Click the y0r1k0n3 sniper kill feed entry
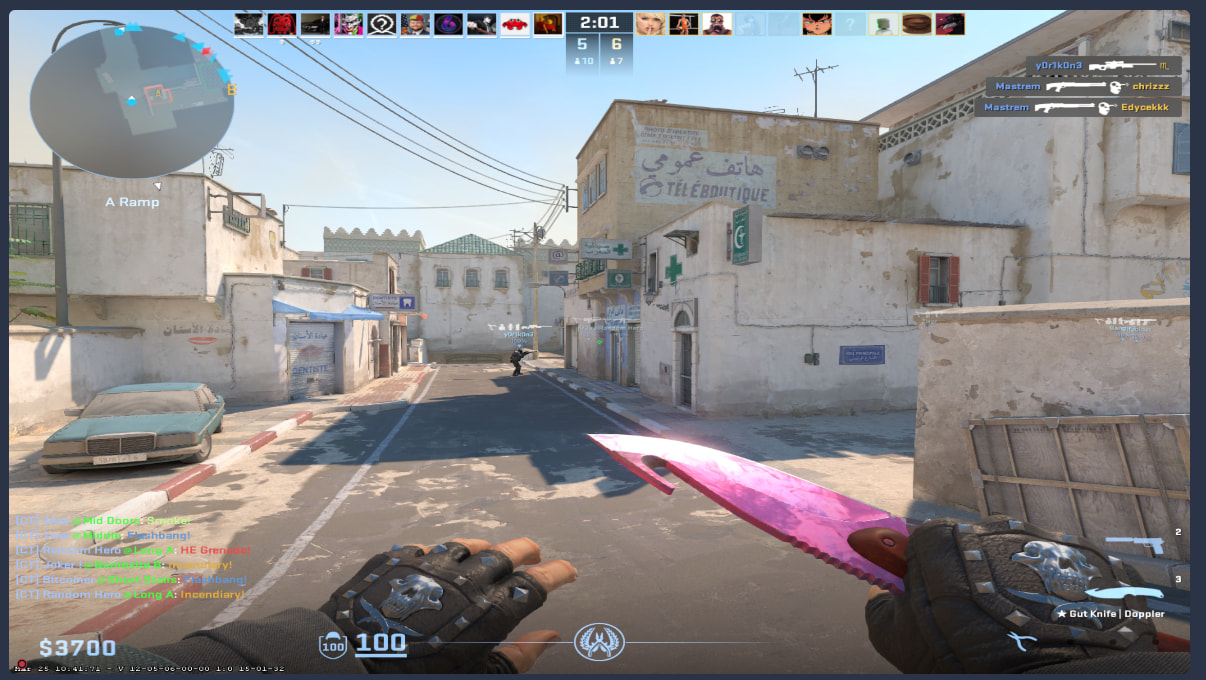This screenshot has height=680, width=1206. click(1105, 66)
